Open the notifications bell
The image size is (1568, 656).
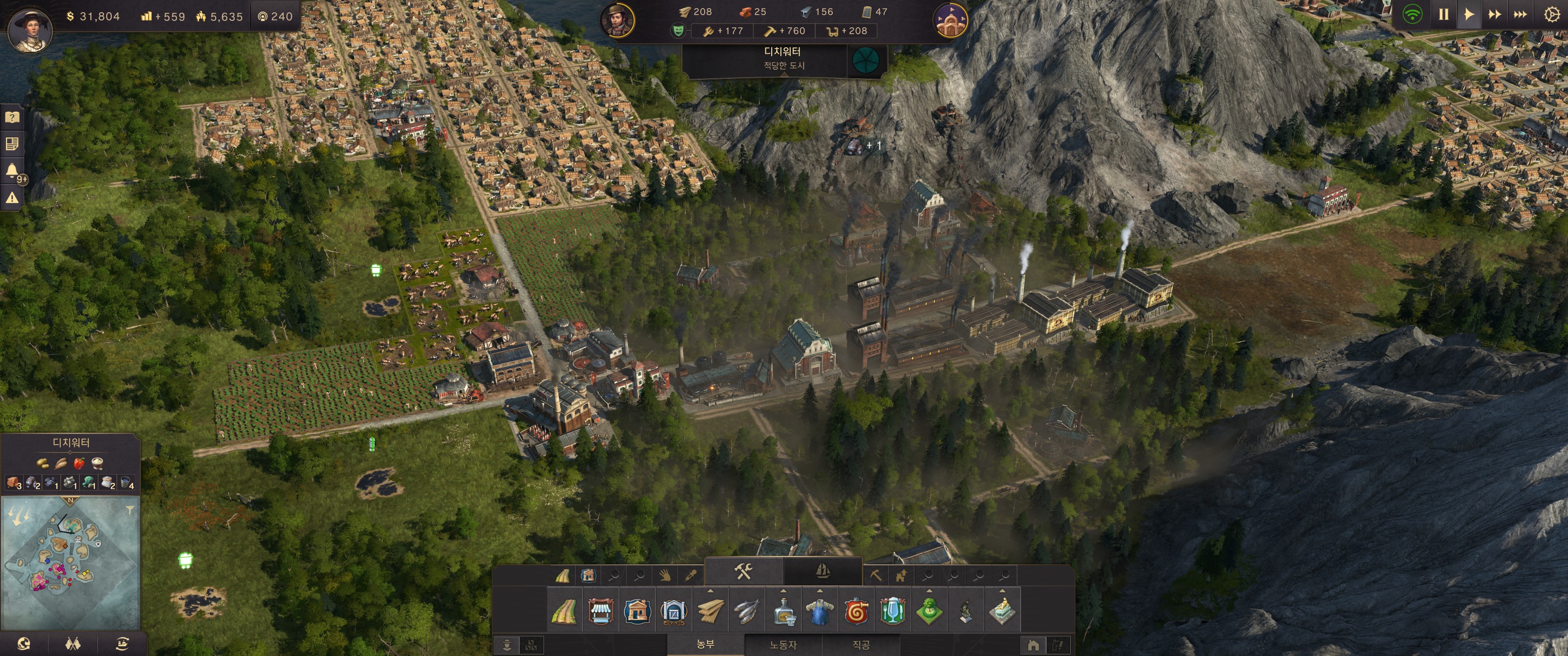[x=11, y=170]
